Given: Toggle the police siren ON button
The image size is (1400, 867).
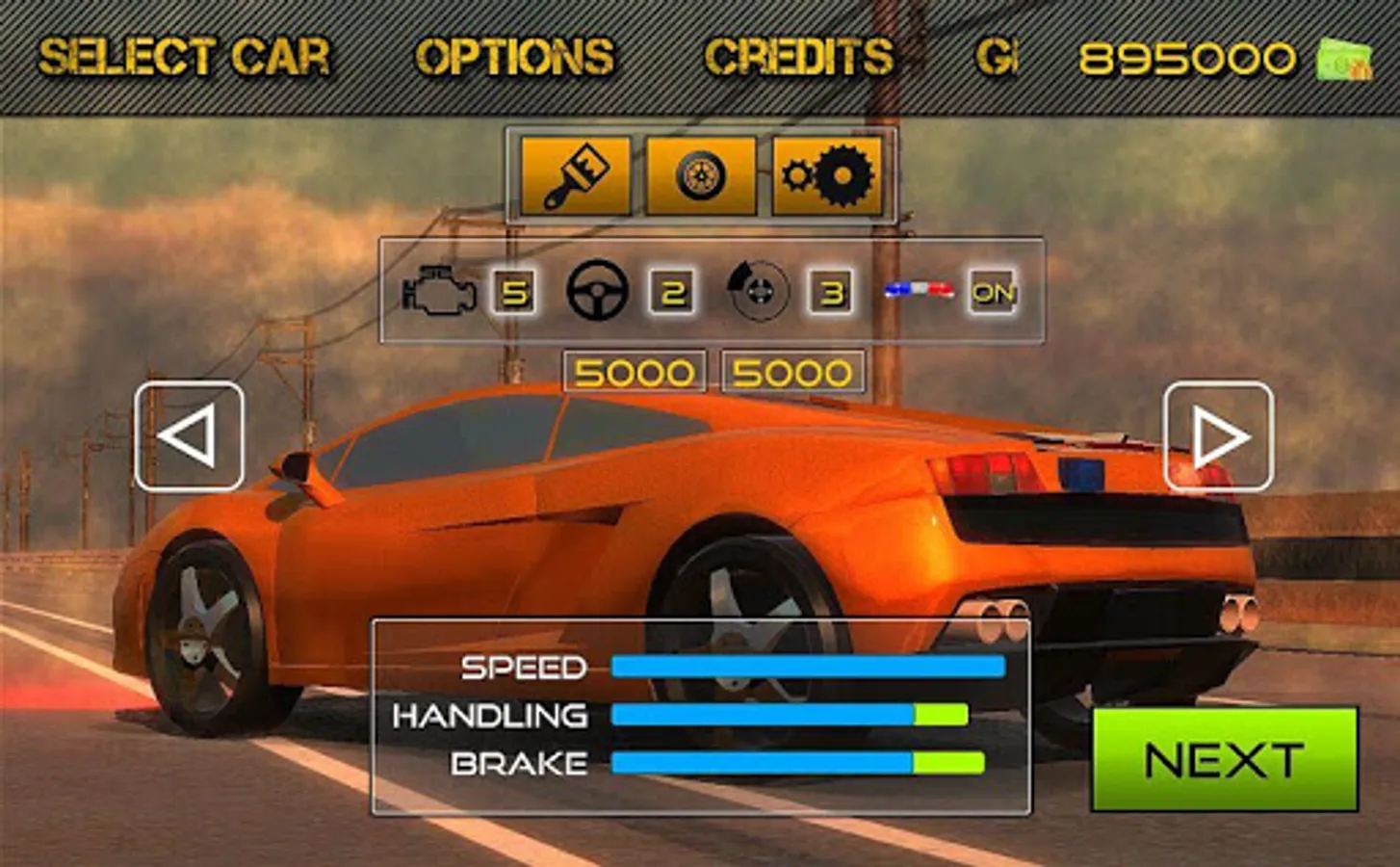Looking at the screenshot, I should pos(993,292).
